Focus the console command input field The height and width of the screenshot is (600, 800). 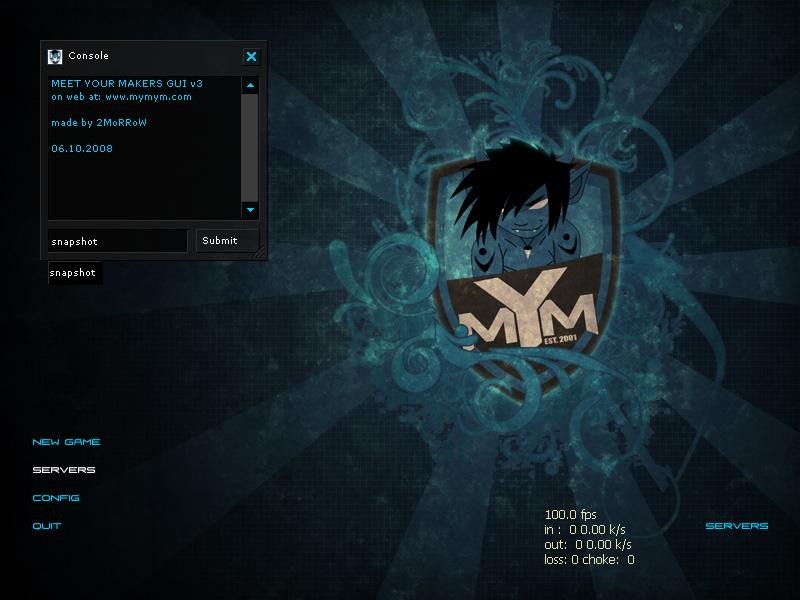[117, 241]
